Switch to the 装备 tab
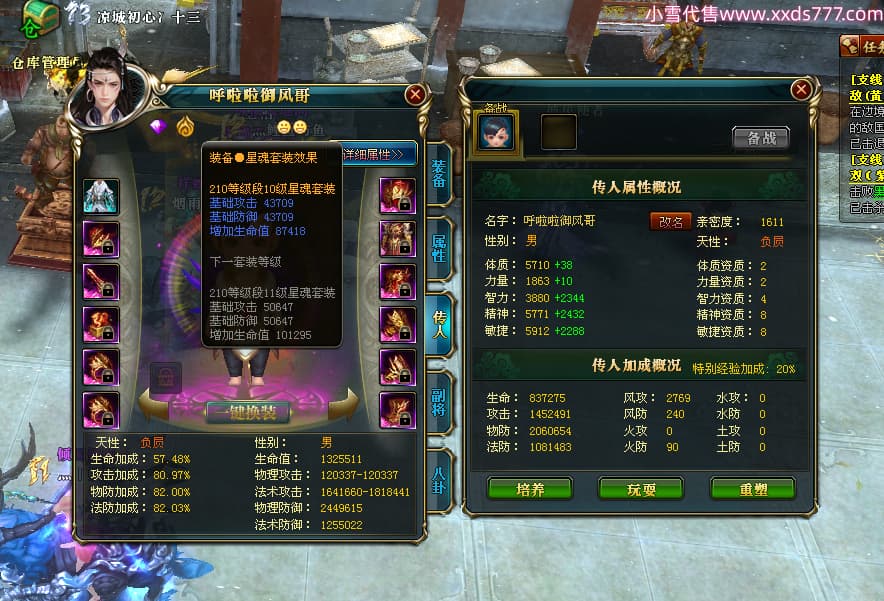The image size is (884, 601). [x=437, y=174]
